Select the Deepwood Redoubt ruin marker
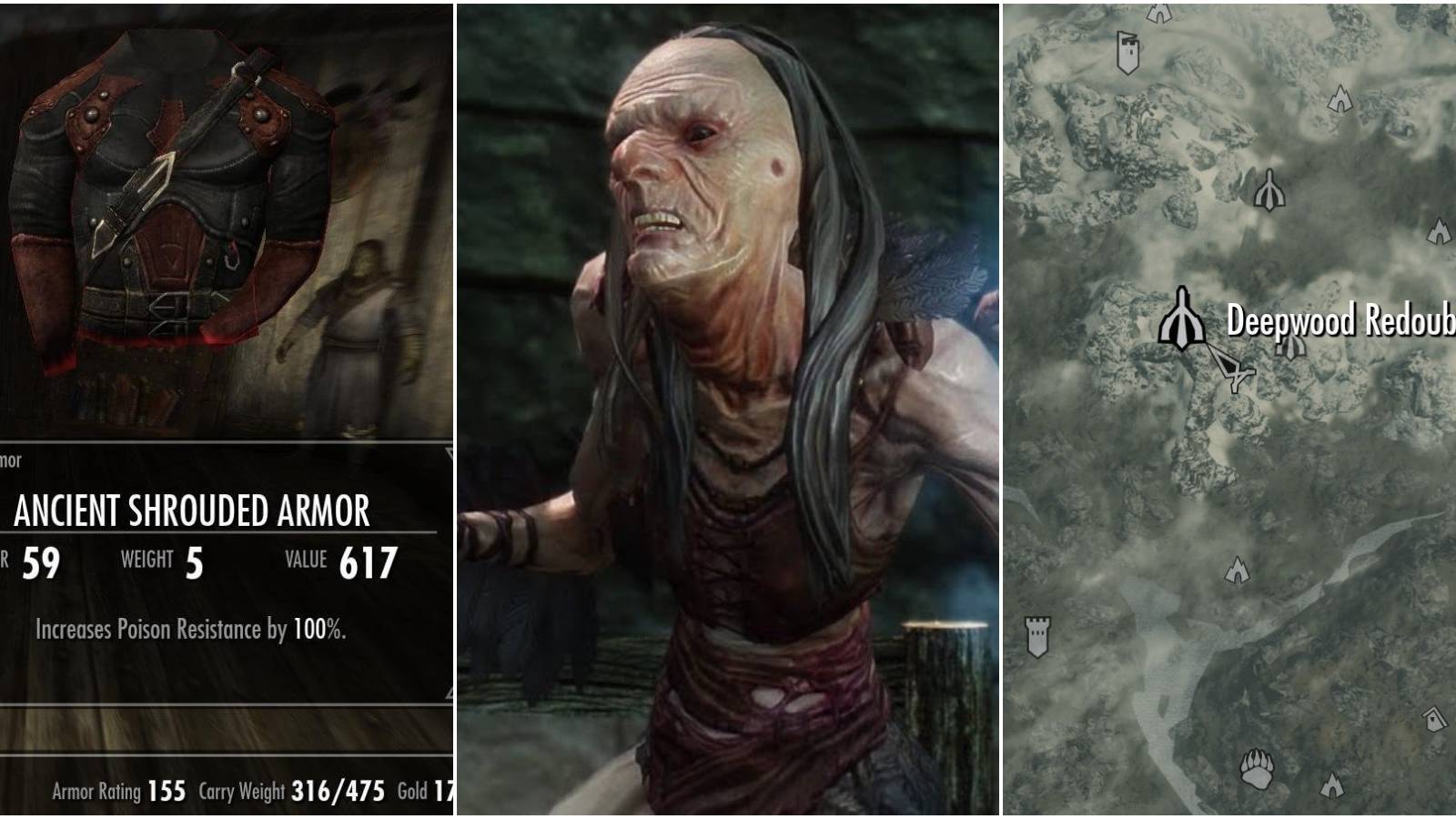The height and width of the screenshot is (819, 1456). click(x=1183, y=318)
